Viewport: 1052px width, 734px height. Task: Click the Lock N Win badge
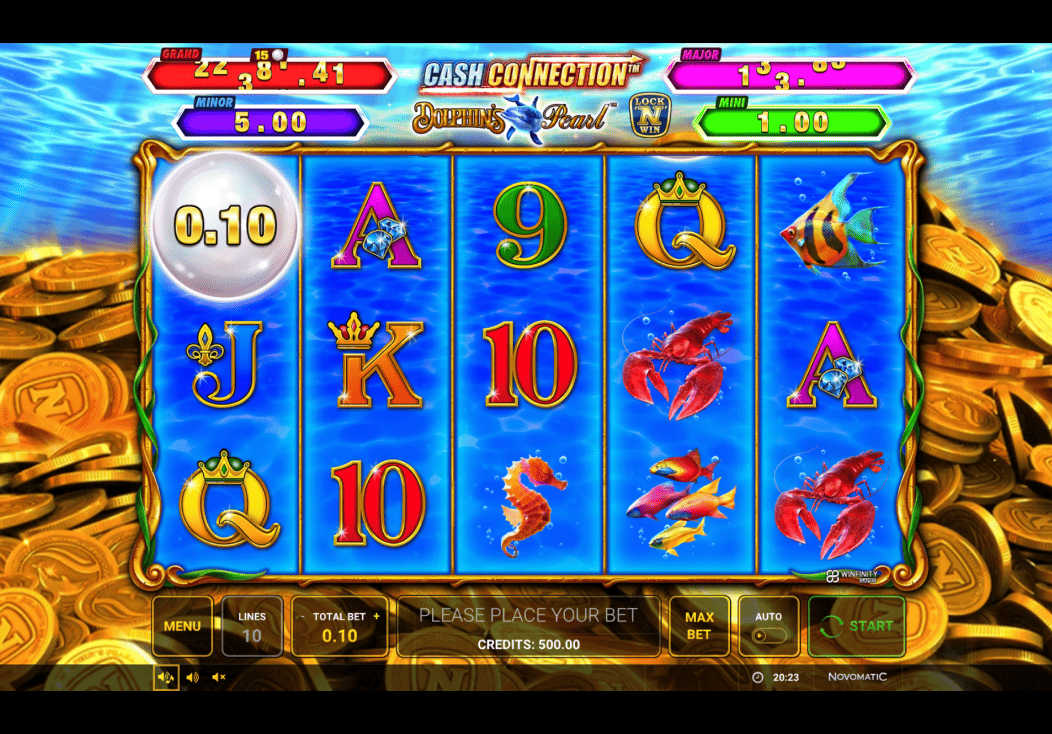tap(649, 116)
